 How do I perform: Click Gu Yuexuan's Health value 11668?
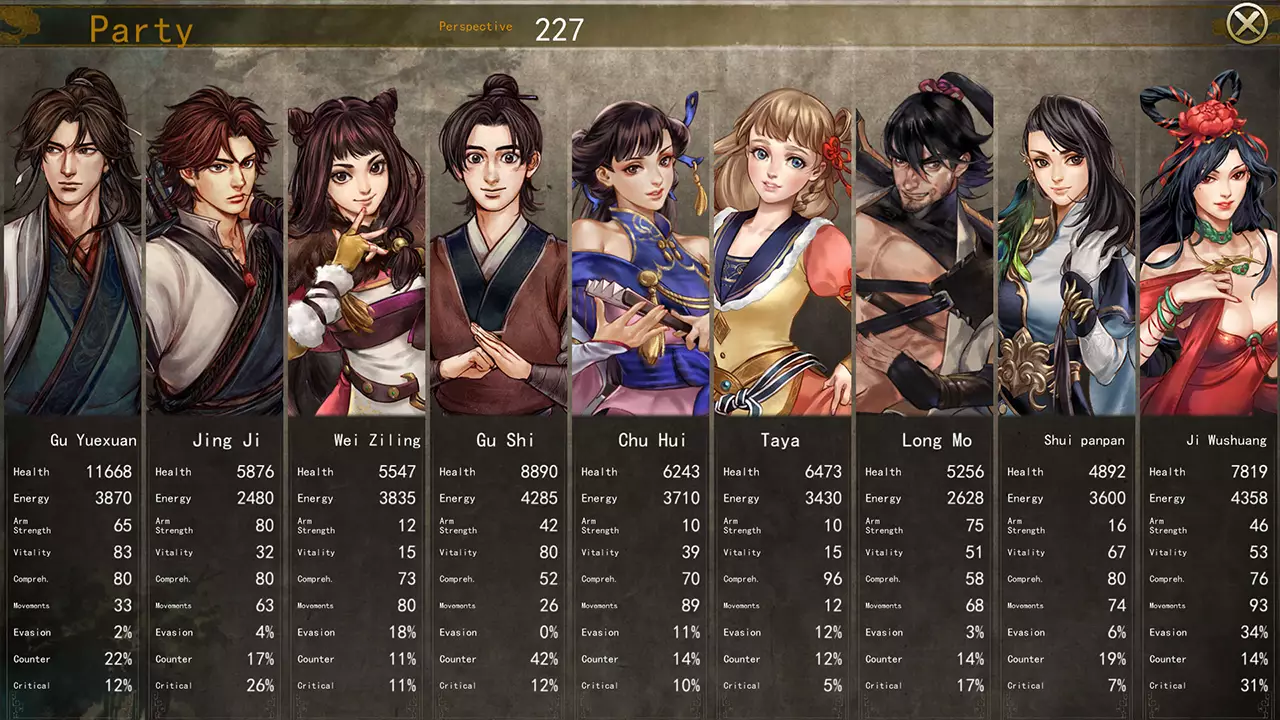coord(110,471)
